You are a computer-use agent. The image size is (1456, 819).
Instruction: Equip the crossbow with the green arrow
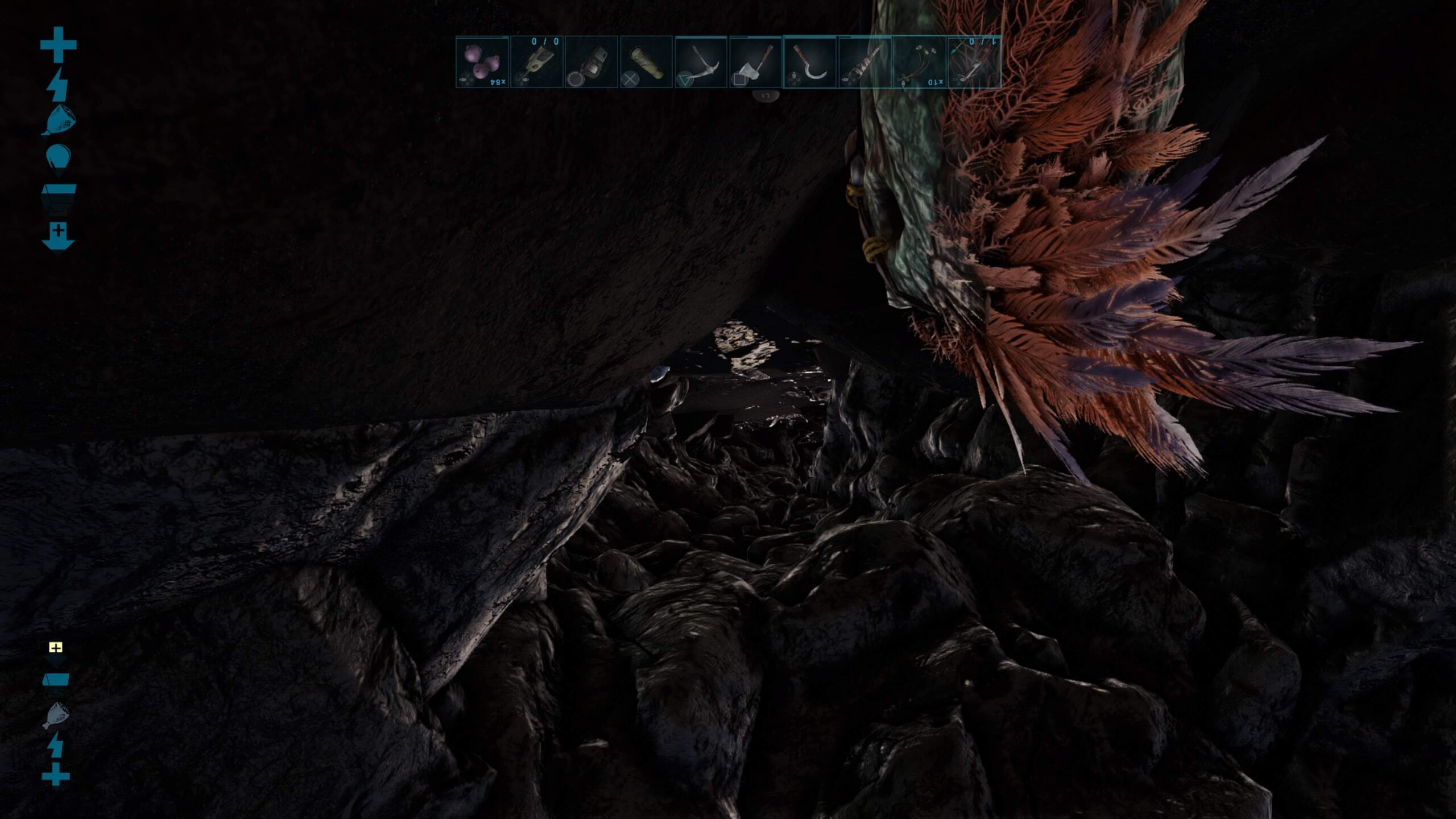974,61
